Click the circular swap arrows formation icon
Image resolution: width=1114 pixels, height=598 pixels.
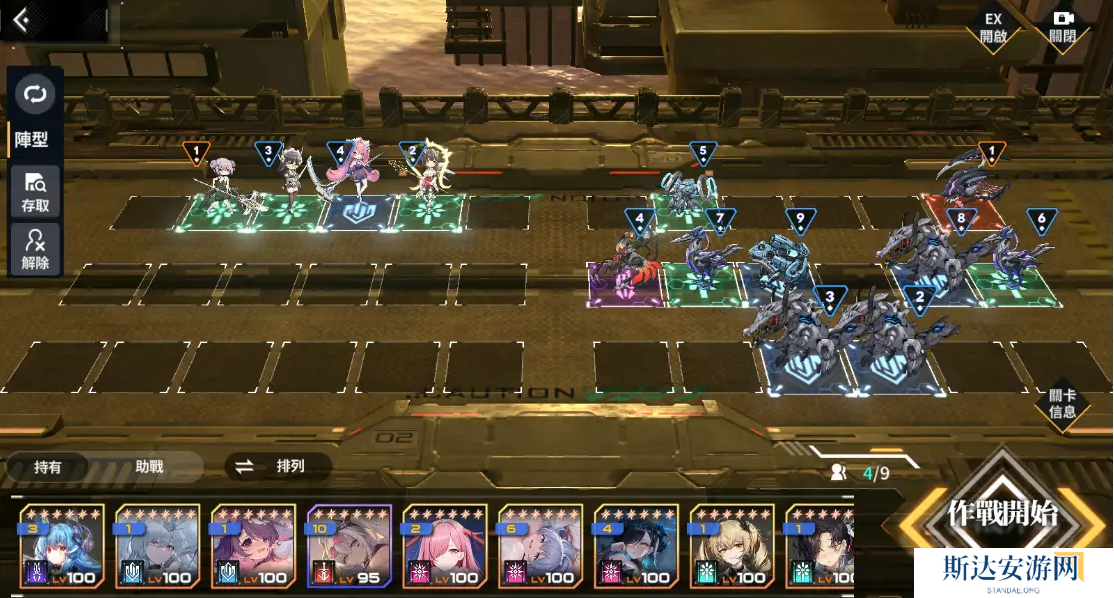(35, 95)
